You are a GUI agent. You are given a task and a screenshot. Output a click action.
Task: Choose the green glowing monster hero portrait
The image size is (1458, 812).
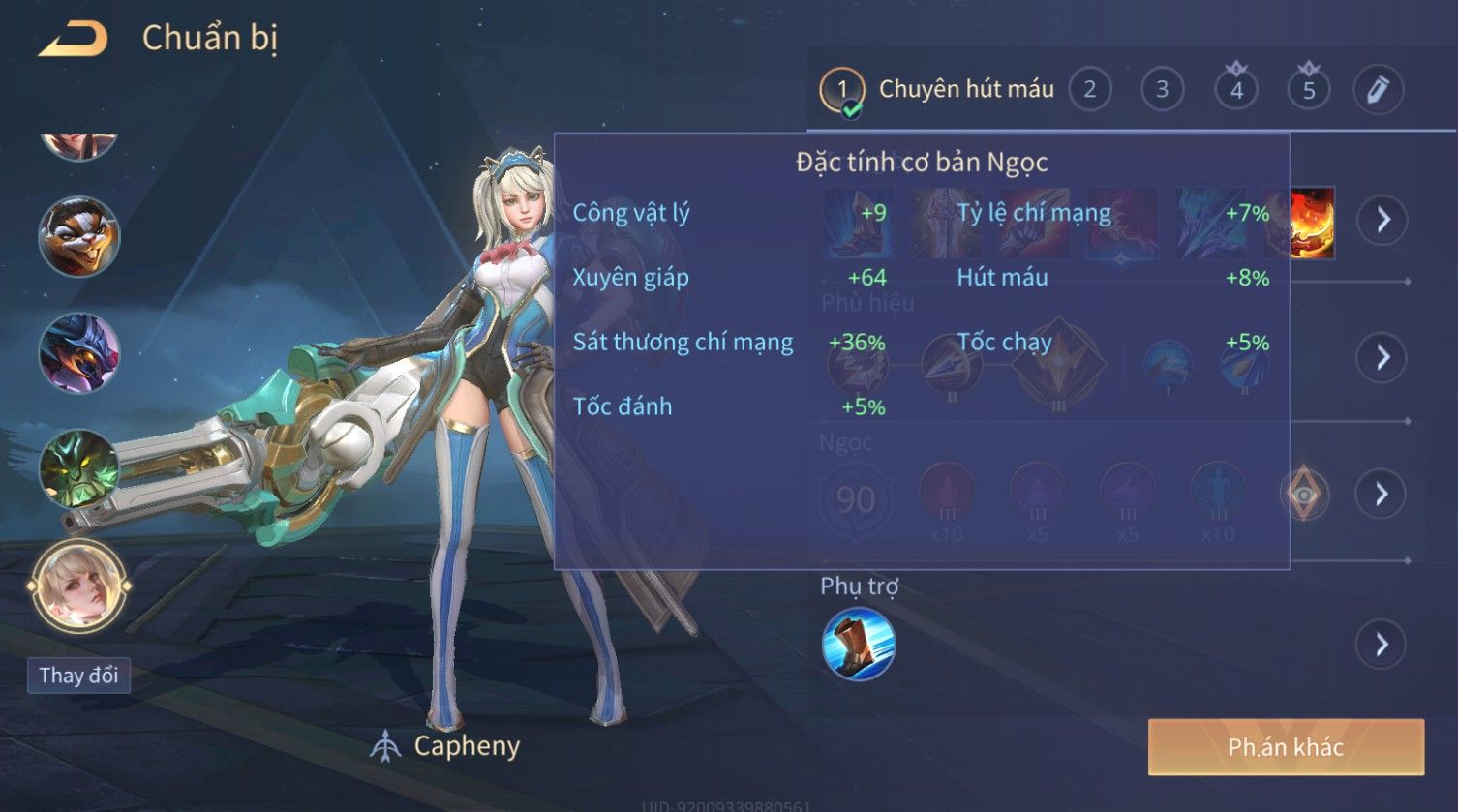[x=78, y=468]
